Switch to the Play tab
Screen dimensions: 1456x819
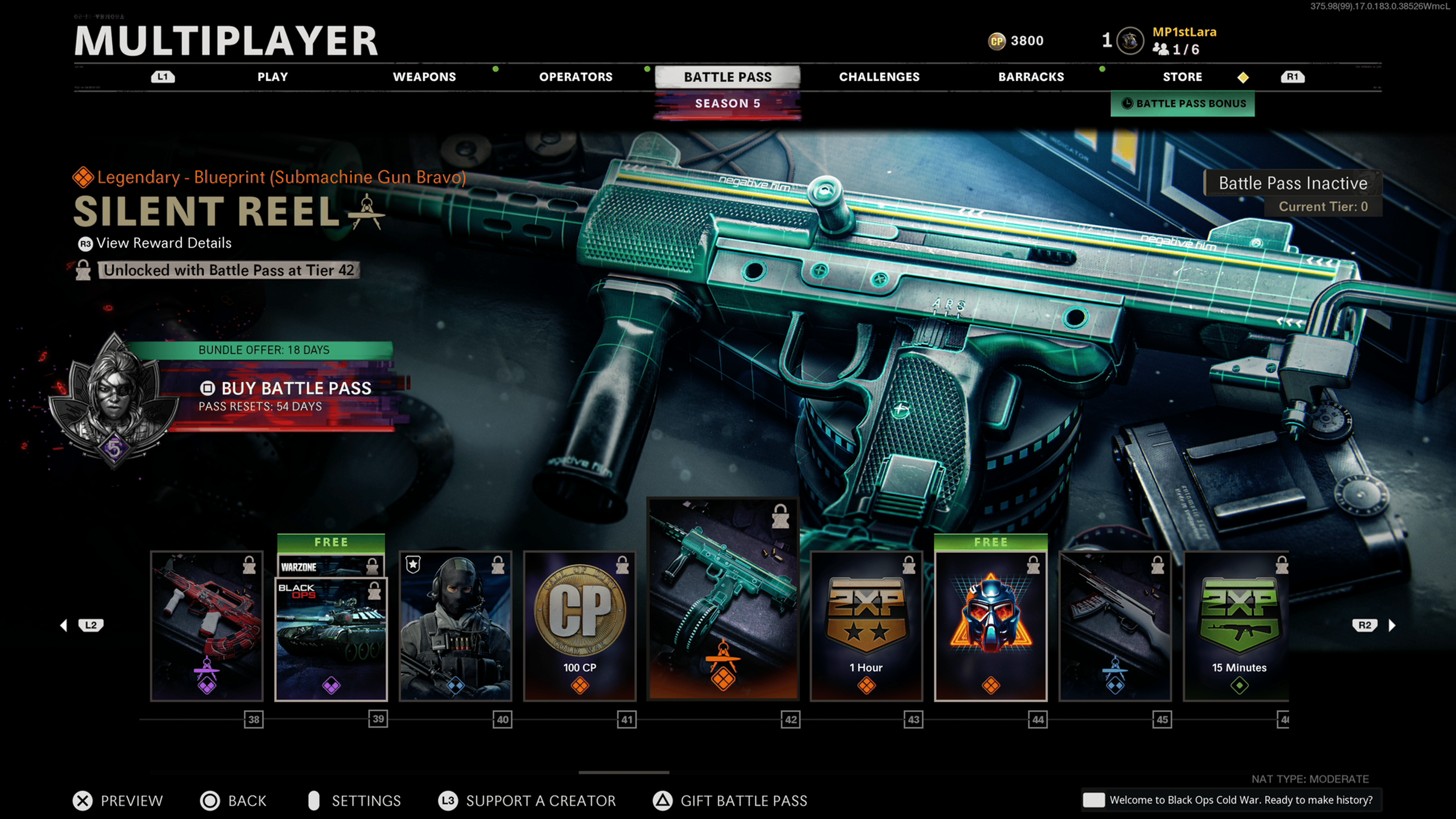pyautogui.click(x=273, y=77)
